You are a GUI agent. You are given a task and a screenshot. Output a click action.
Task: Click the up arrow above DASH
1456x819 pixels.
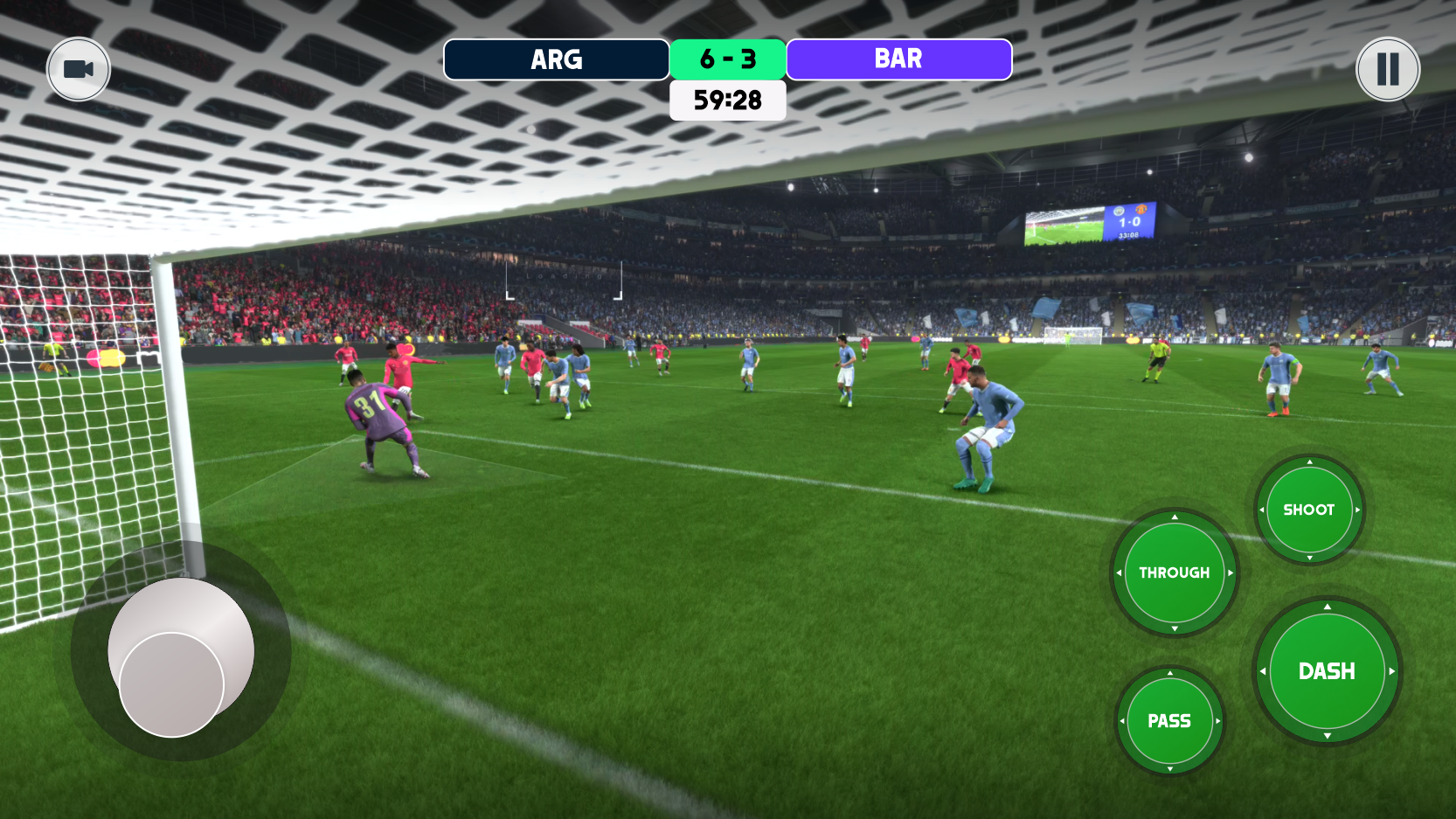(x=1329, y=606)
